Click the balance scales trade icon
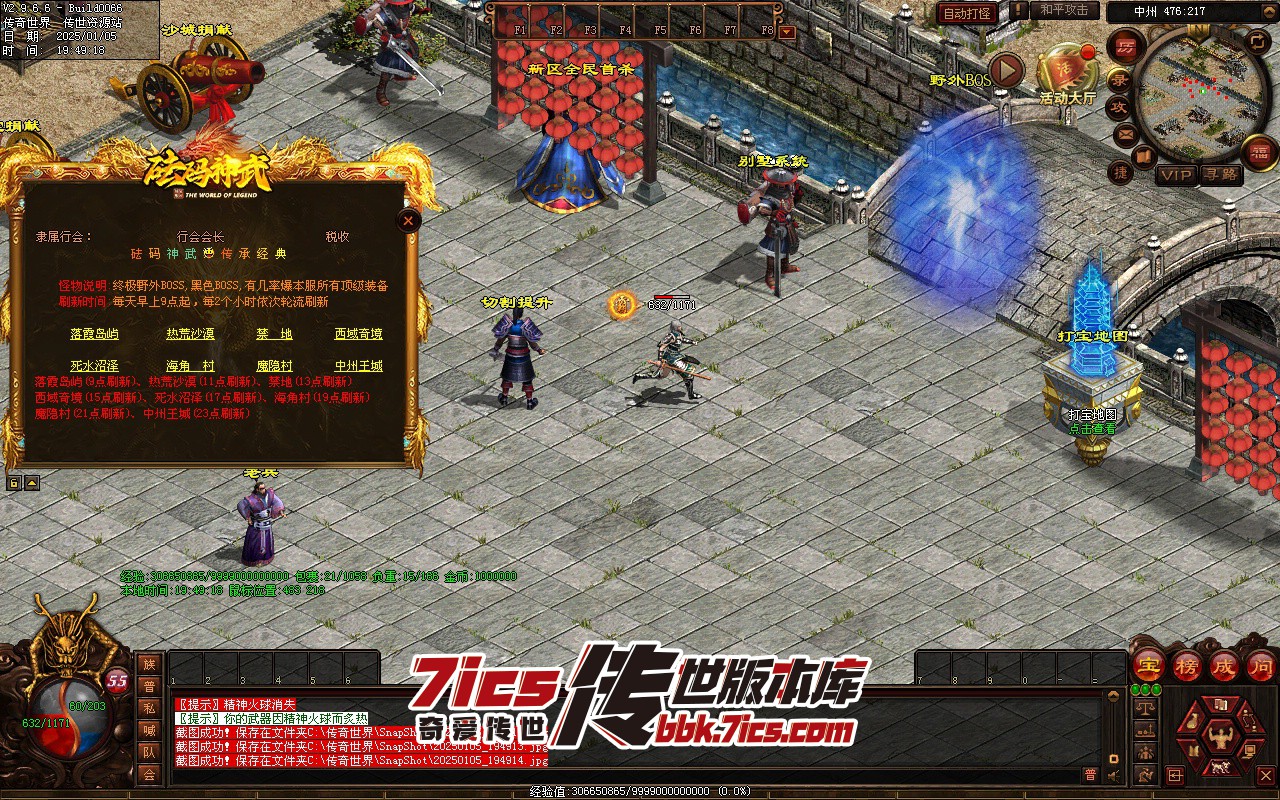1280x800 pixels. click(1146, 708)
